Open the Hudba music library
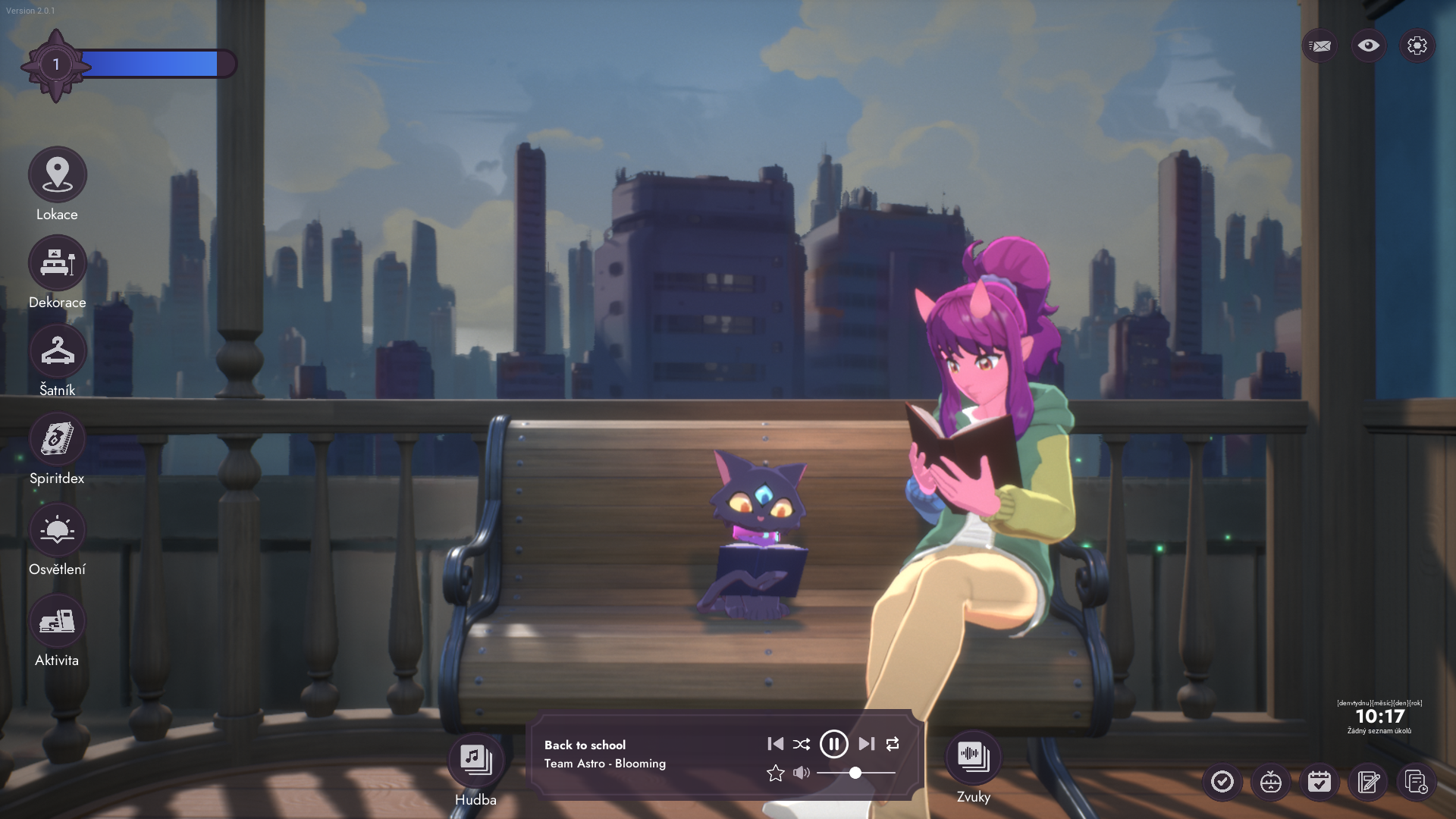This screenshot has height=819, width=1456. [475, 758]
